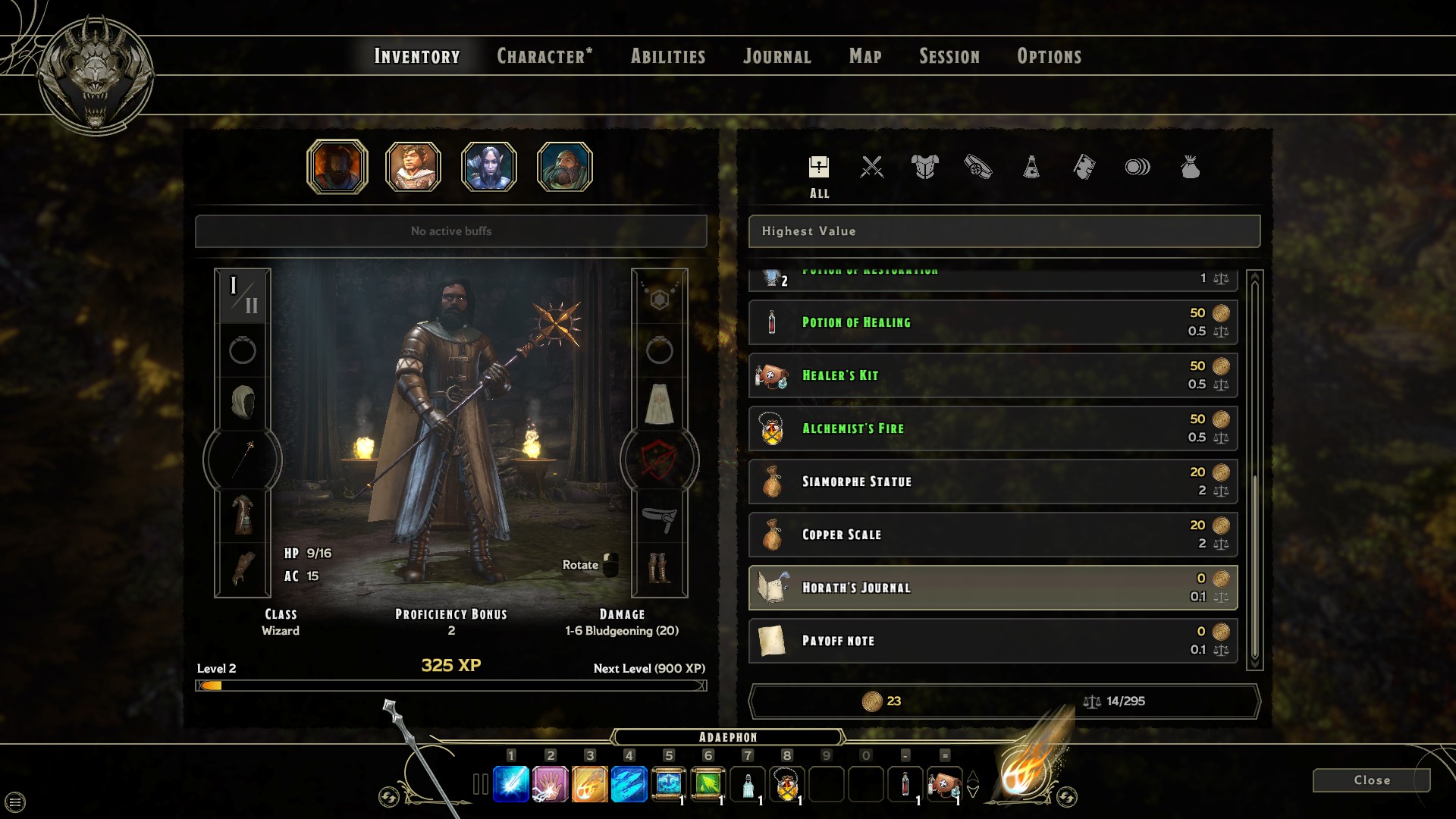Open the Highest Value sort dropdown
The image size is (1456, 819).
[x=1004, y=231]
